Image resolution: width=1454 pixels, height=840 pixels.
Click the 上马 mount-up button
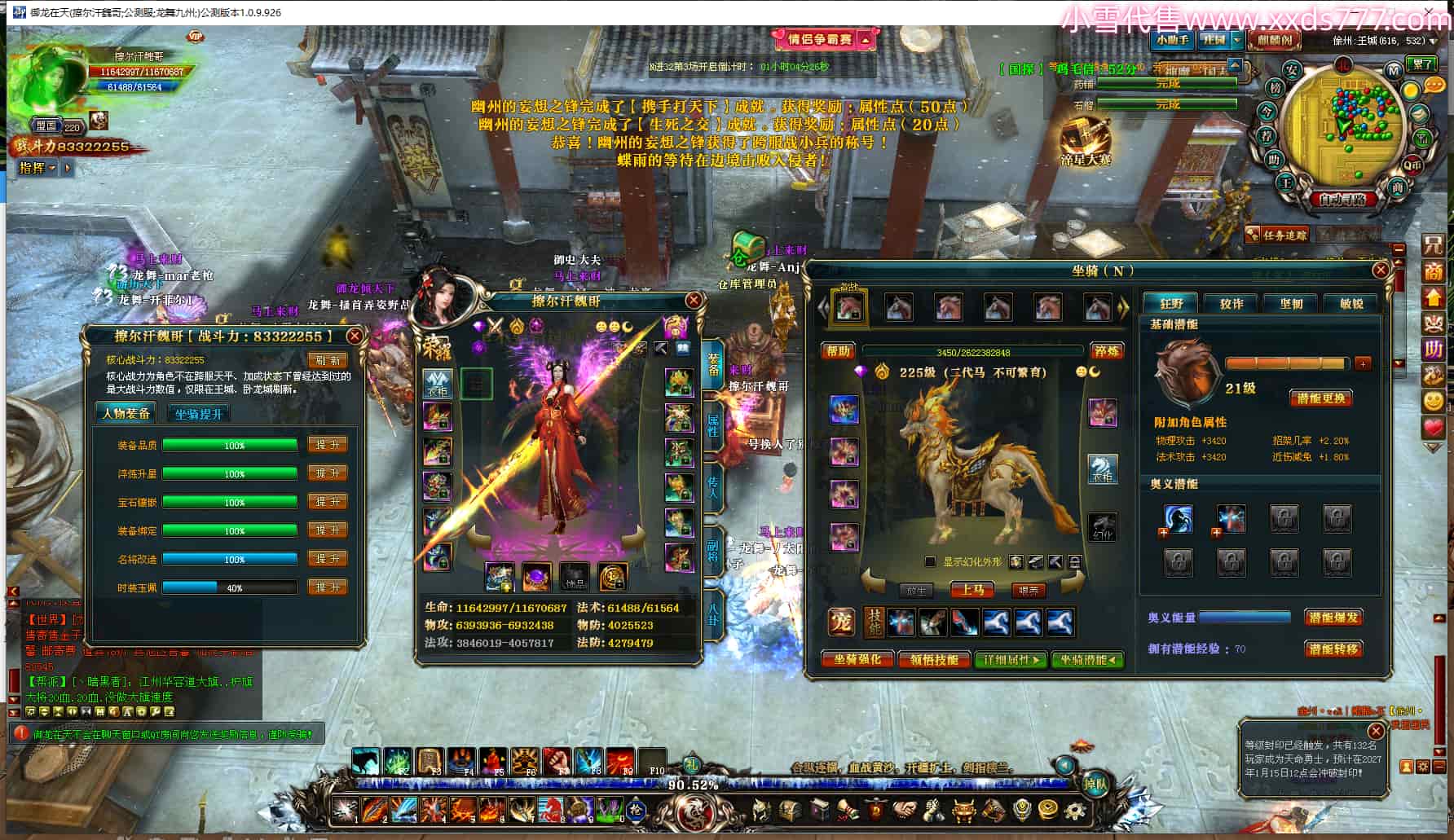pos(972,589)
